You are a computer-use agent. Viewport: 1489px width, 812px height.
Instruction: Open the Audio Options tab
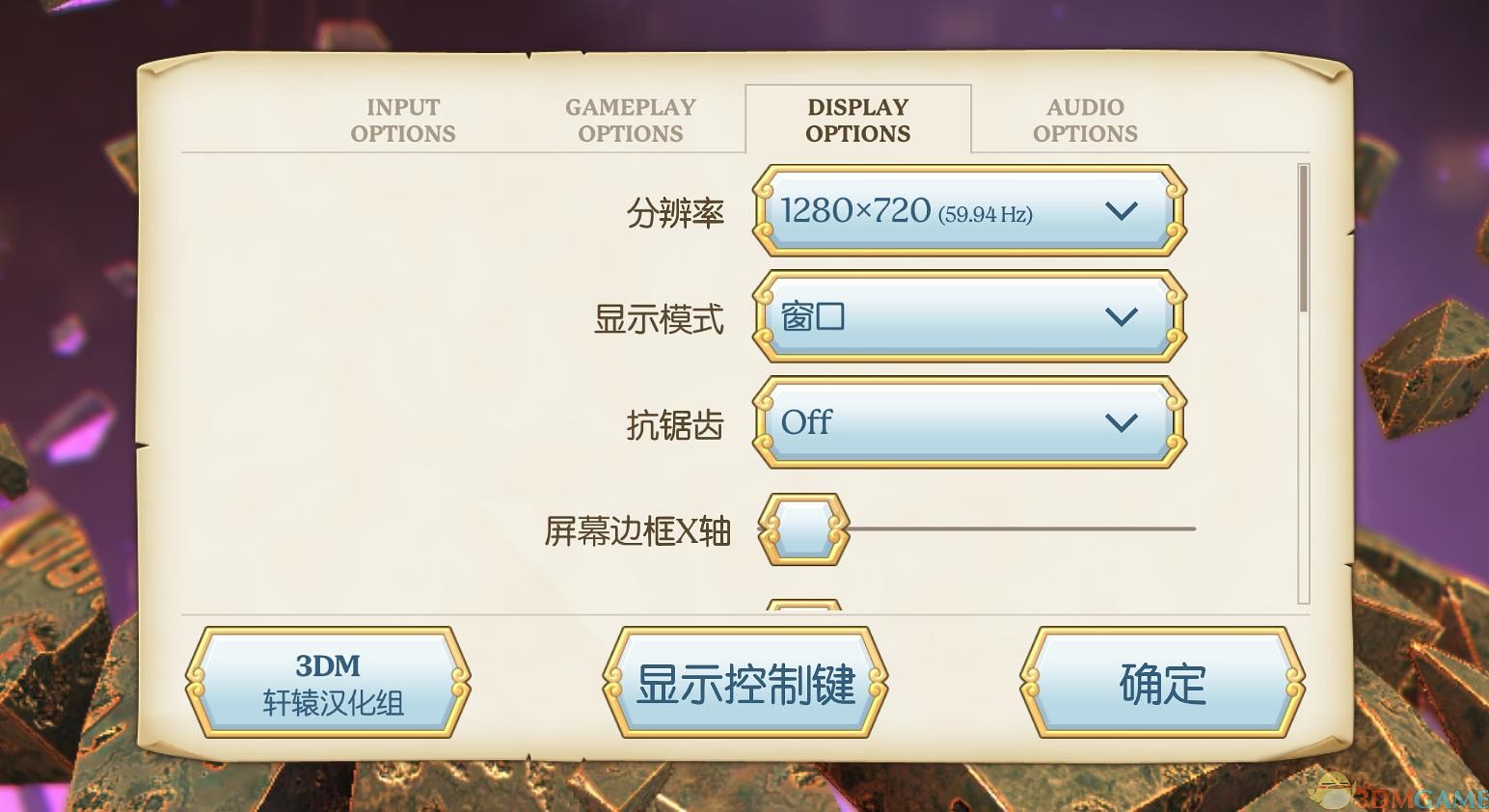pos(1084,120)
